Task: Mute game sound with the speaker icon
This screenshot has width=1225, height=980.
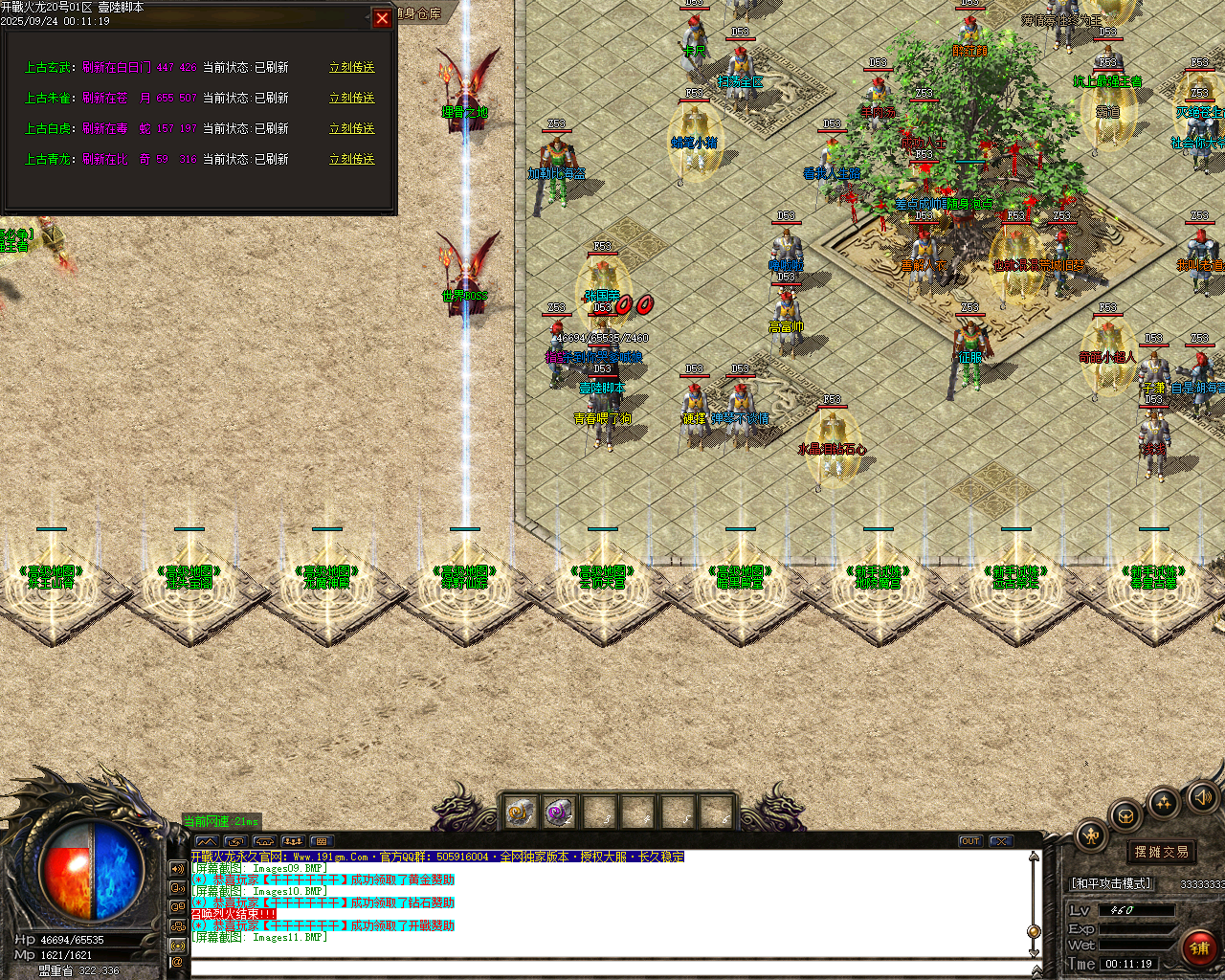Action: pyautogui.click(x=1202, y=797)
